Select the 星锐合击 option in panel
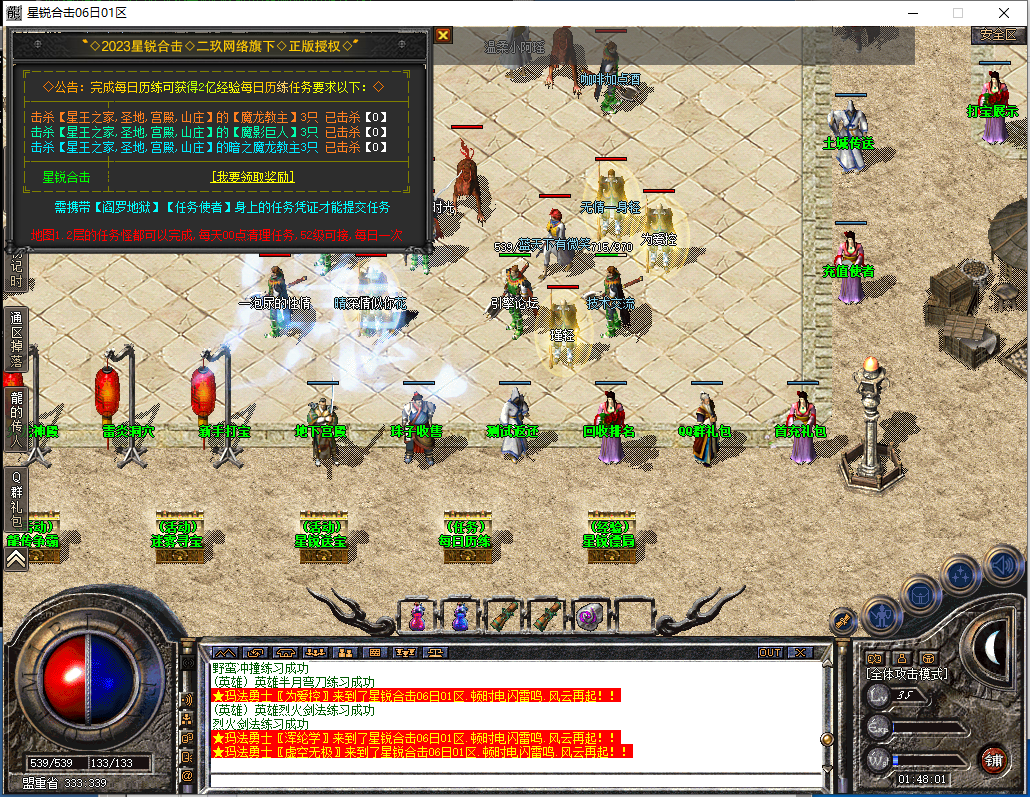Screen dimensions: 1030x797 [x=66, y=177]
